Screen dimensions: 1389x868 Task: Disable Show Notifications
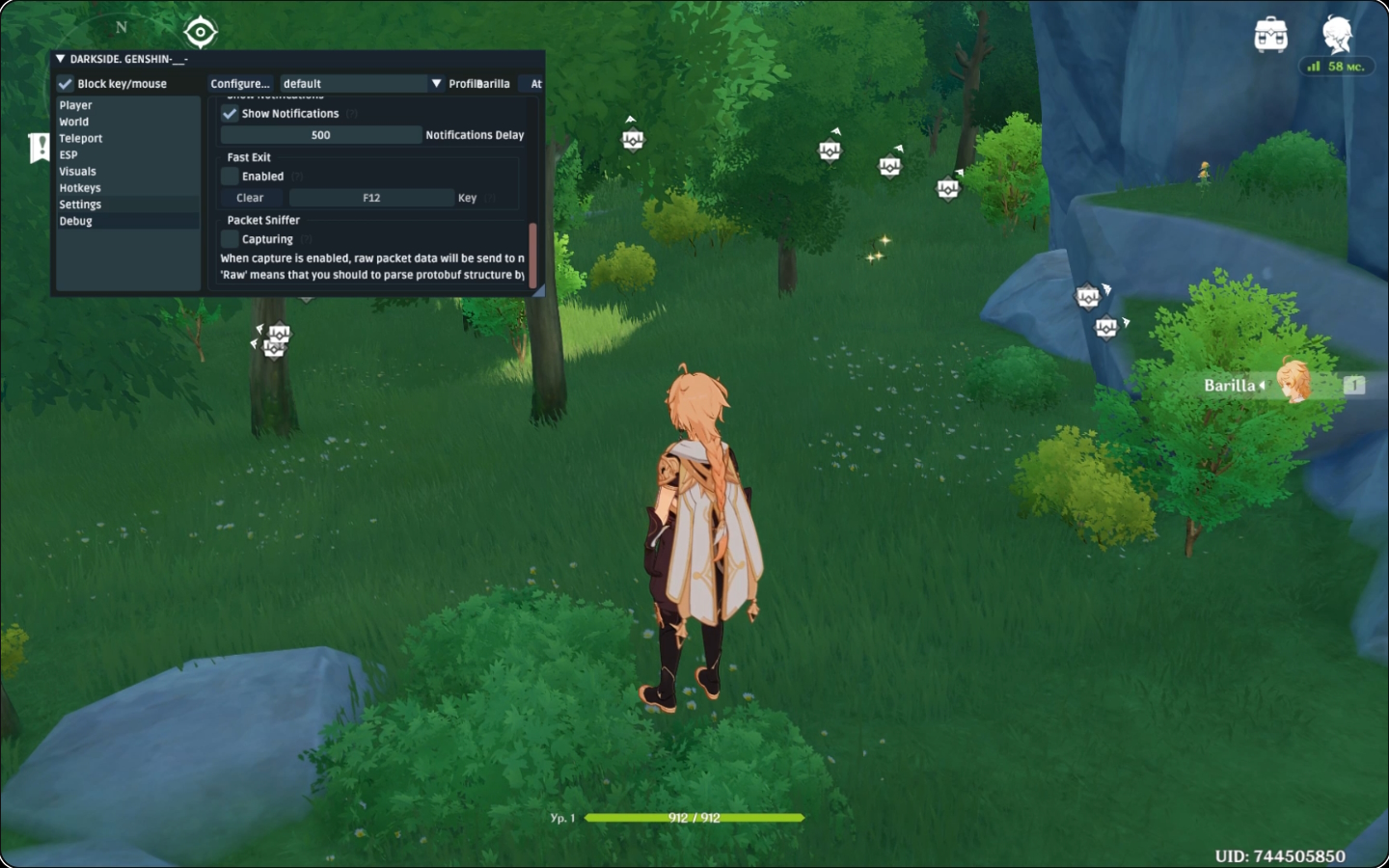point(230,113)
